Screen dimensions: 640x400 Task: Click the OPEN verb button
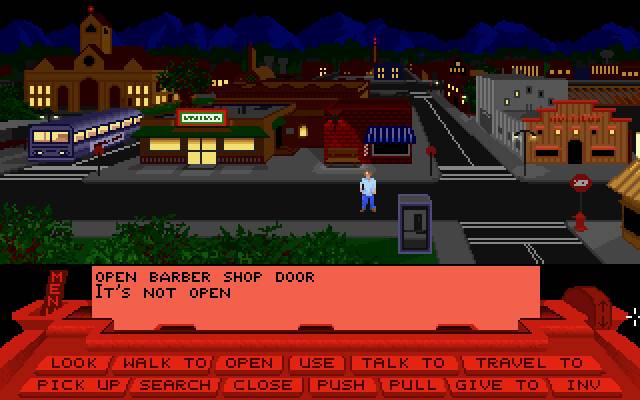pos(248,363)
